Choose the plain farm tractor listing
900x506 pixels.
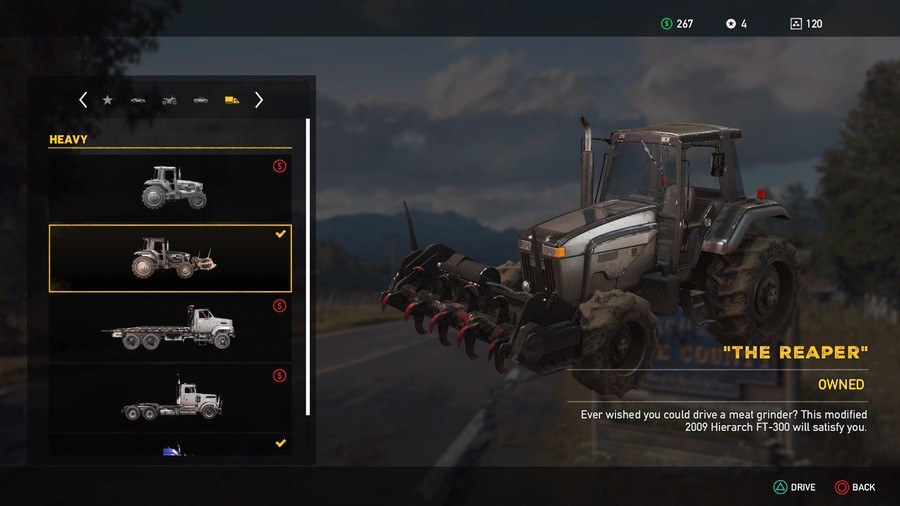coord(170,187)
